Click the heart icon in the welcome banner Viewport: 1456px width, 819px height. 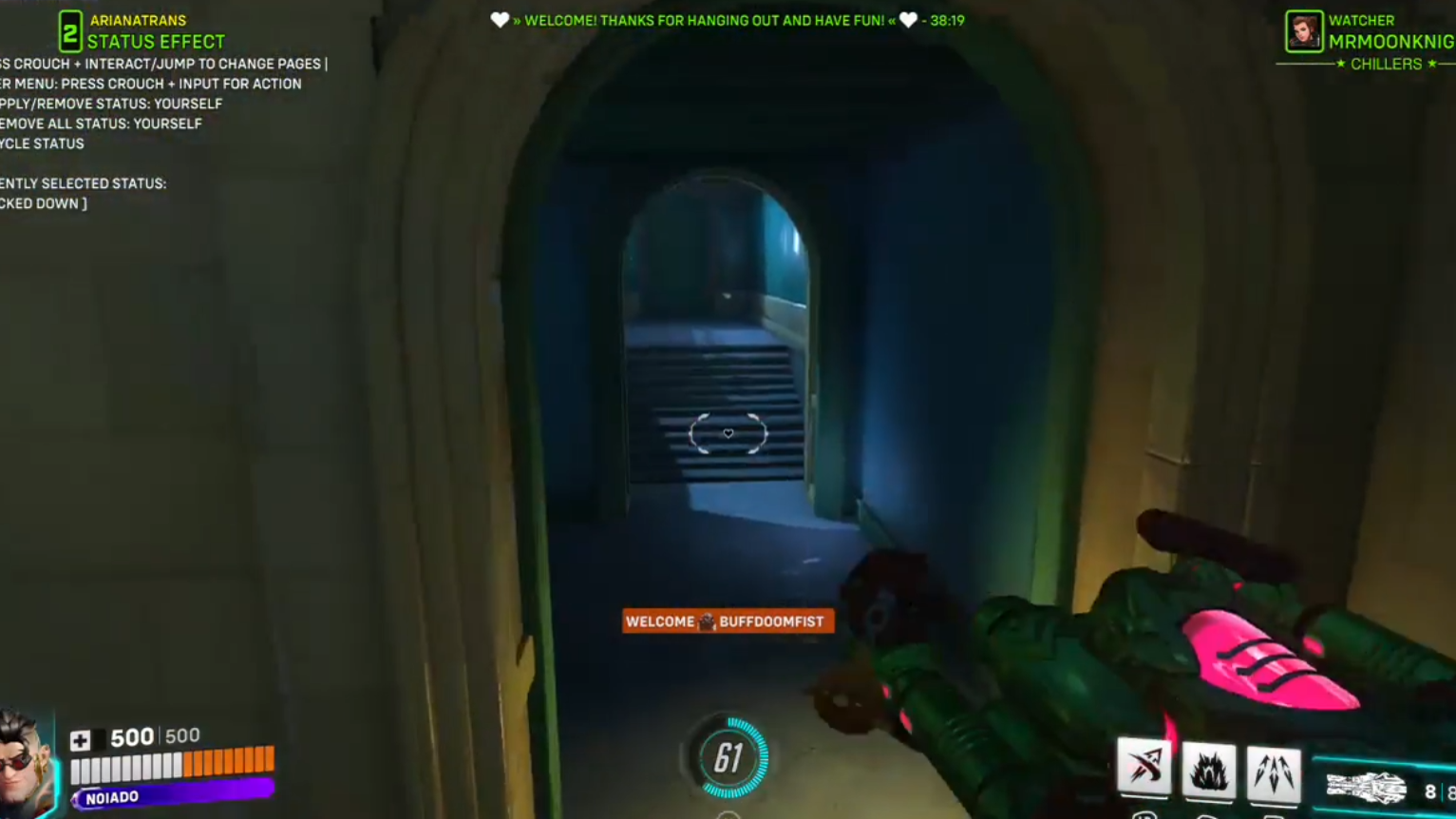(x=499, y=20)
